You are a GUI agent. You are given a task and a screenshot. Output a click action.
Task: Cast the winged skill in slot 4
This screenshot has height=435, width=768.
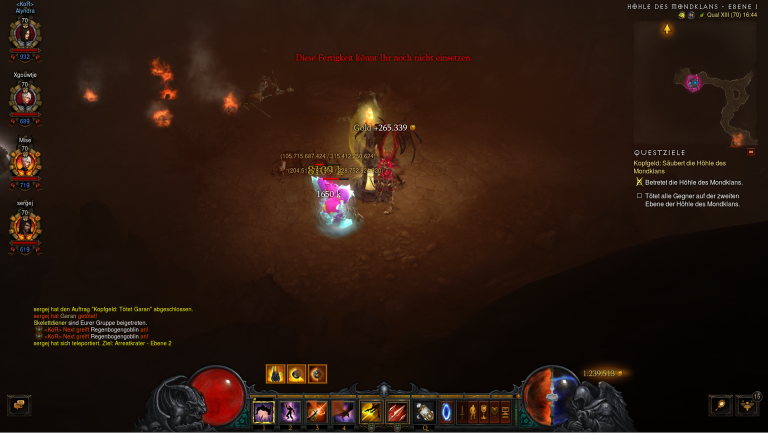tap(344, 411)
